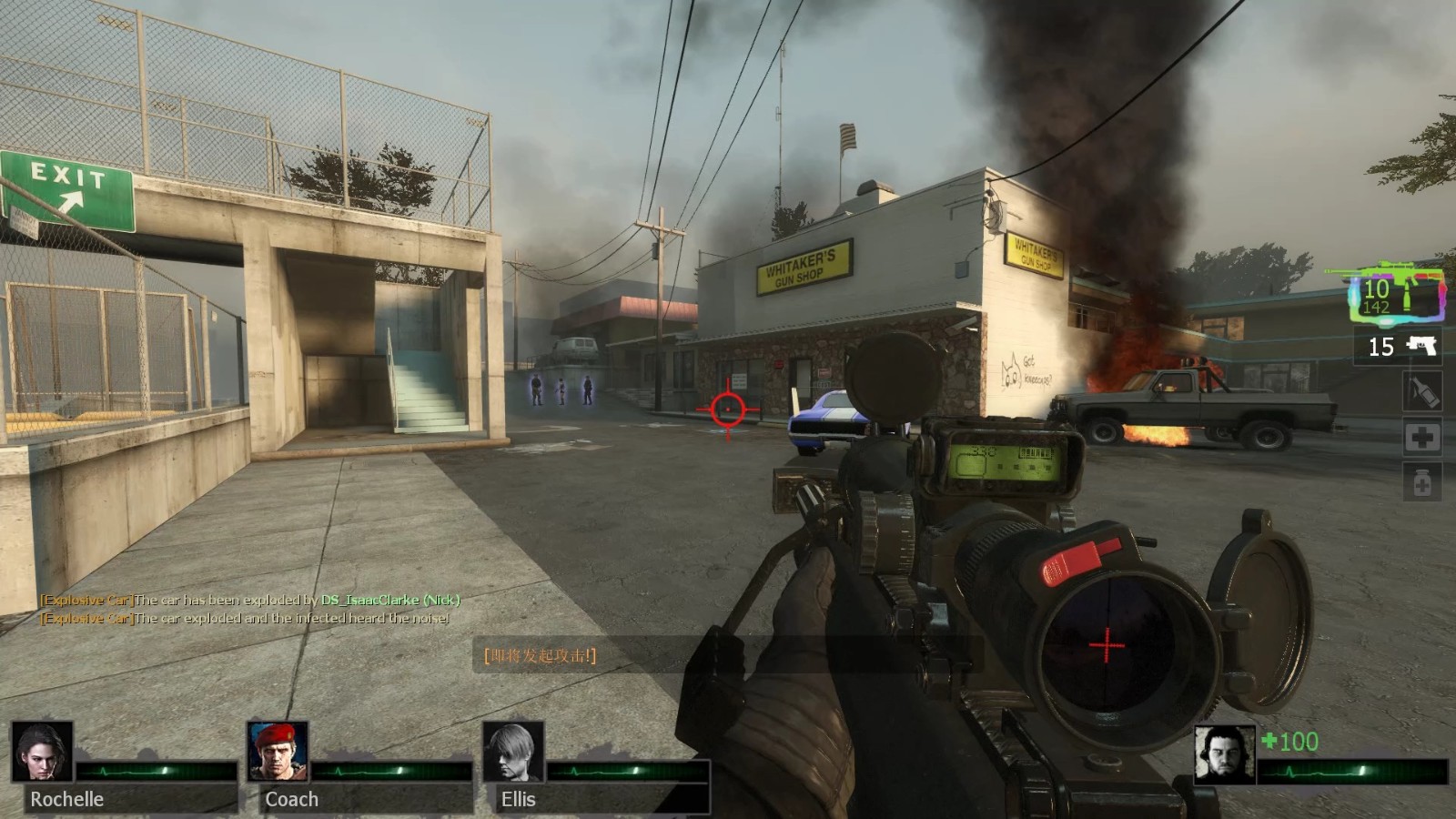The width and height of the screenshot is (1456, 819).
Task: Click your own bearded survivor portrait
Action: (x=1224, y=754)
